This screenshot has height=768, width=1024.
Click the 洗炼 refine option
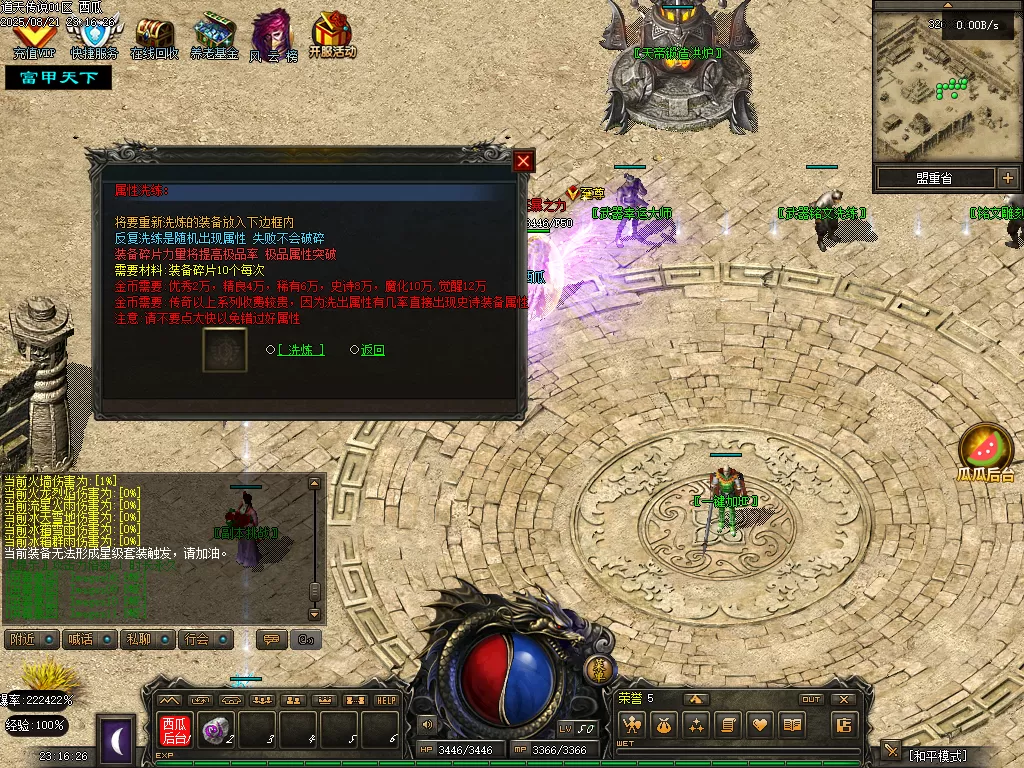[300, 350]
